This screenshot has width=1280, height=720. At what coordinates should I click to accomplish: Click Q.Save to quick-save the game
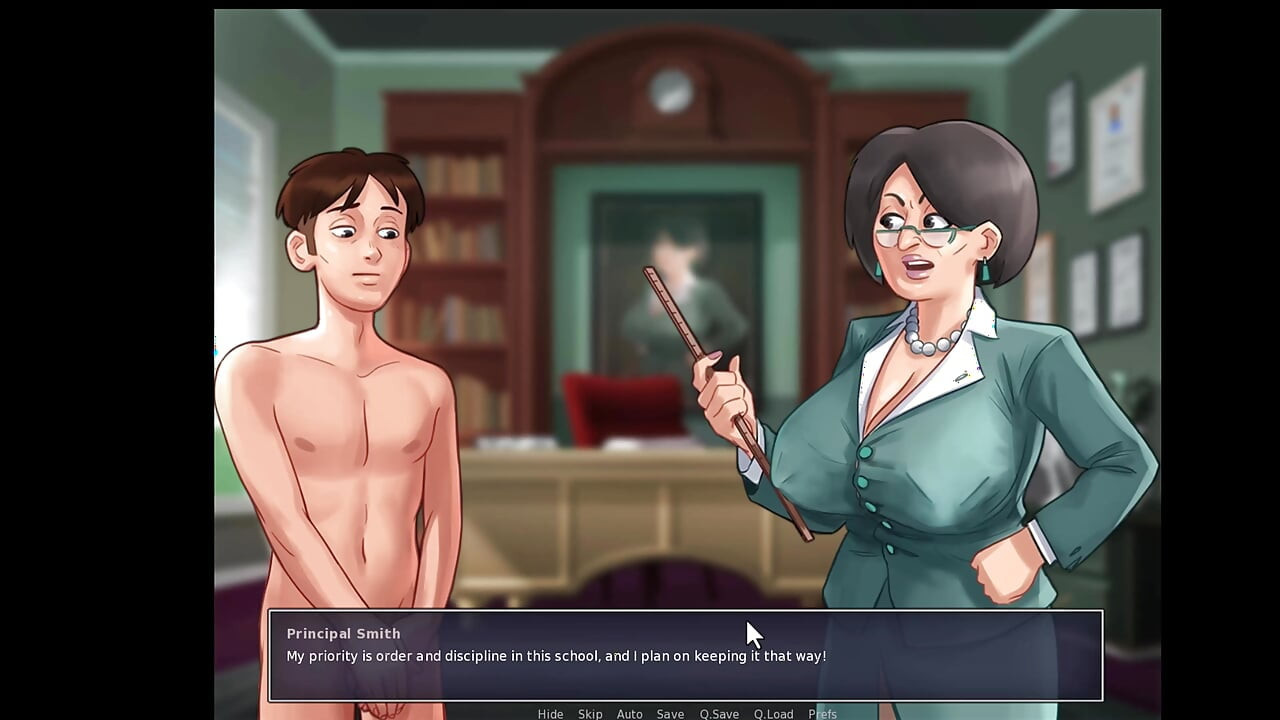[x=718, y=714]
